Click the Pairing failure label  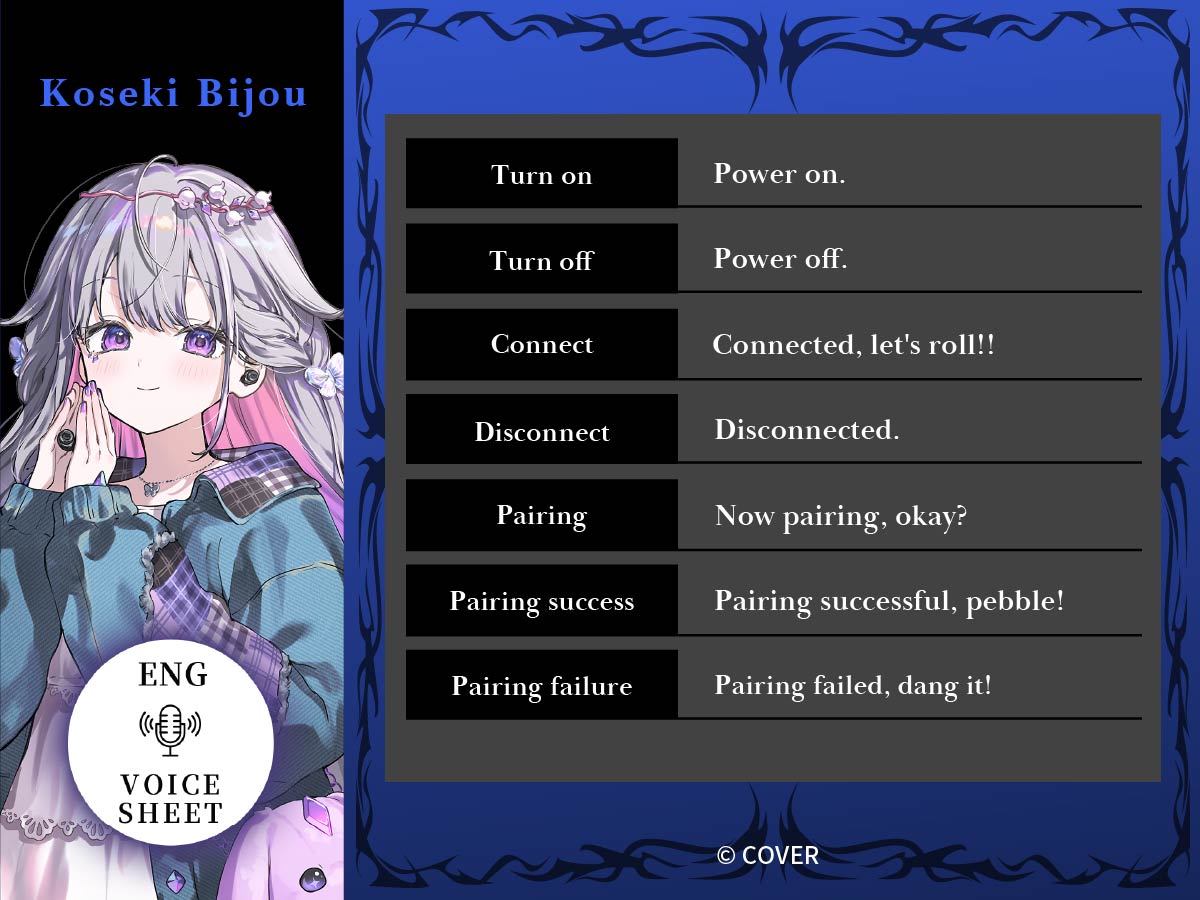(x=542, y=686)
